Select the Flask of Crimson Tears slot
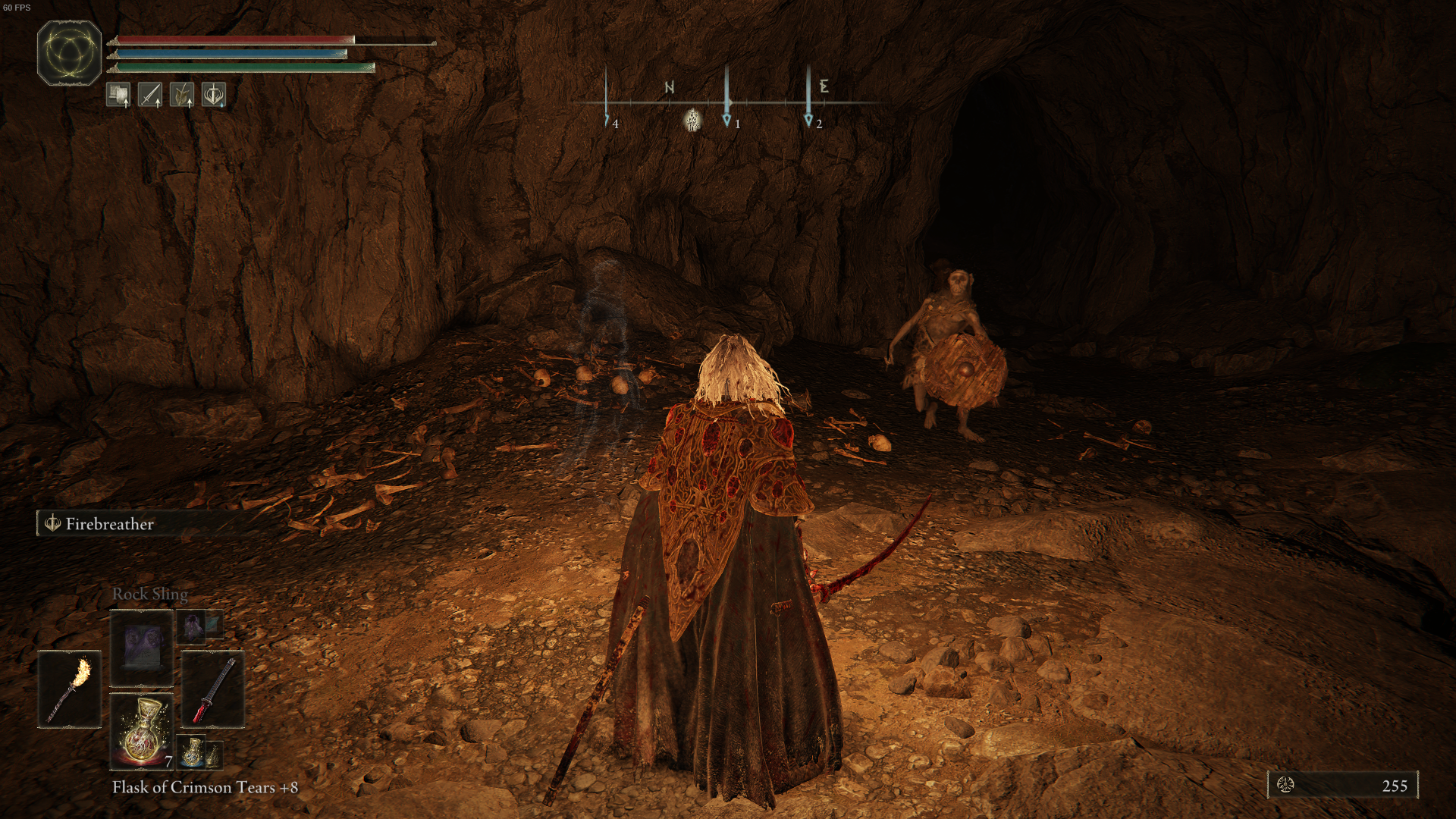This screenshot has width=1456, height=819. click(142, 731)
